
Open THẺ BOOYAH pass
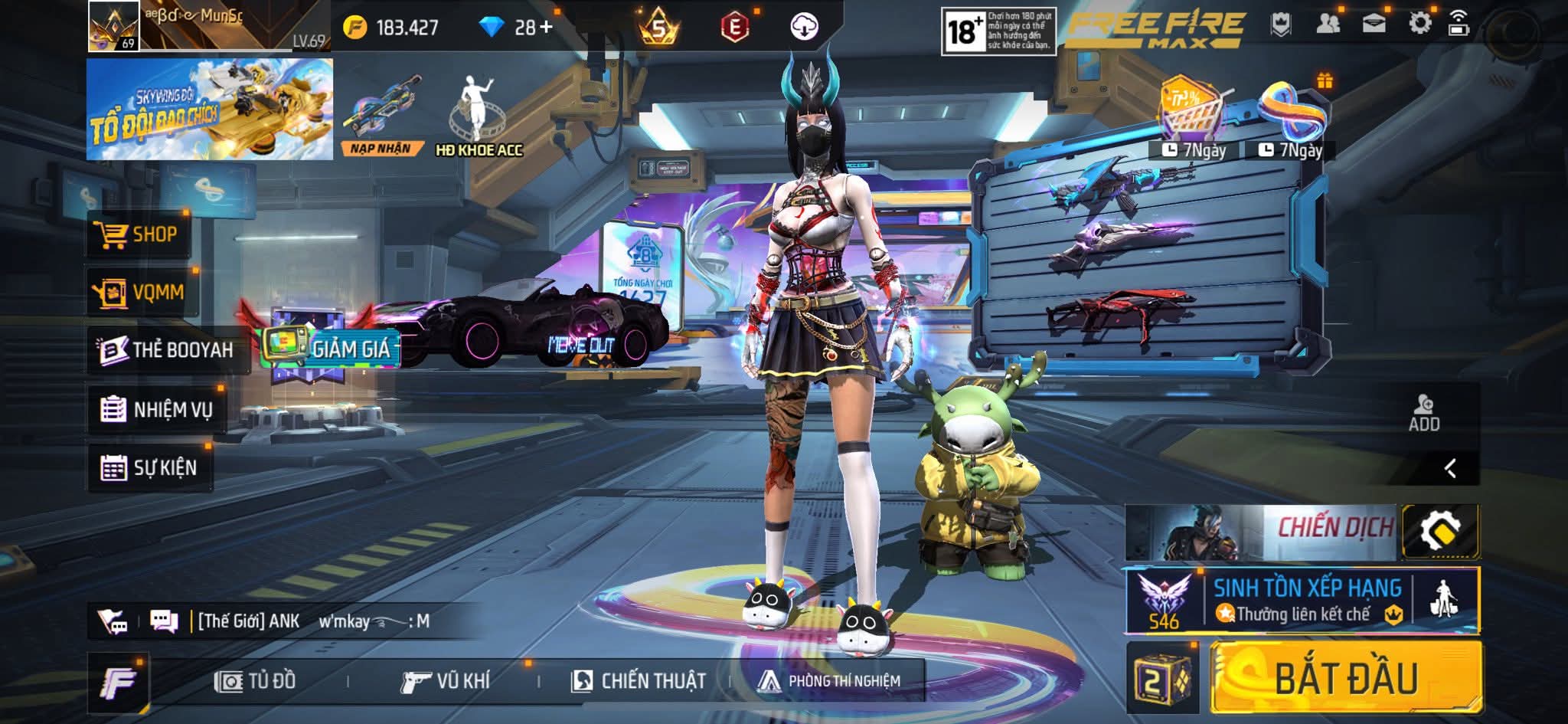[x=168, y=350]
